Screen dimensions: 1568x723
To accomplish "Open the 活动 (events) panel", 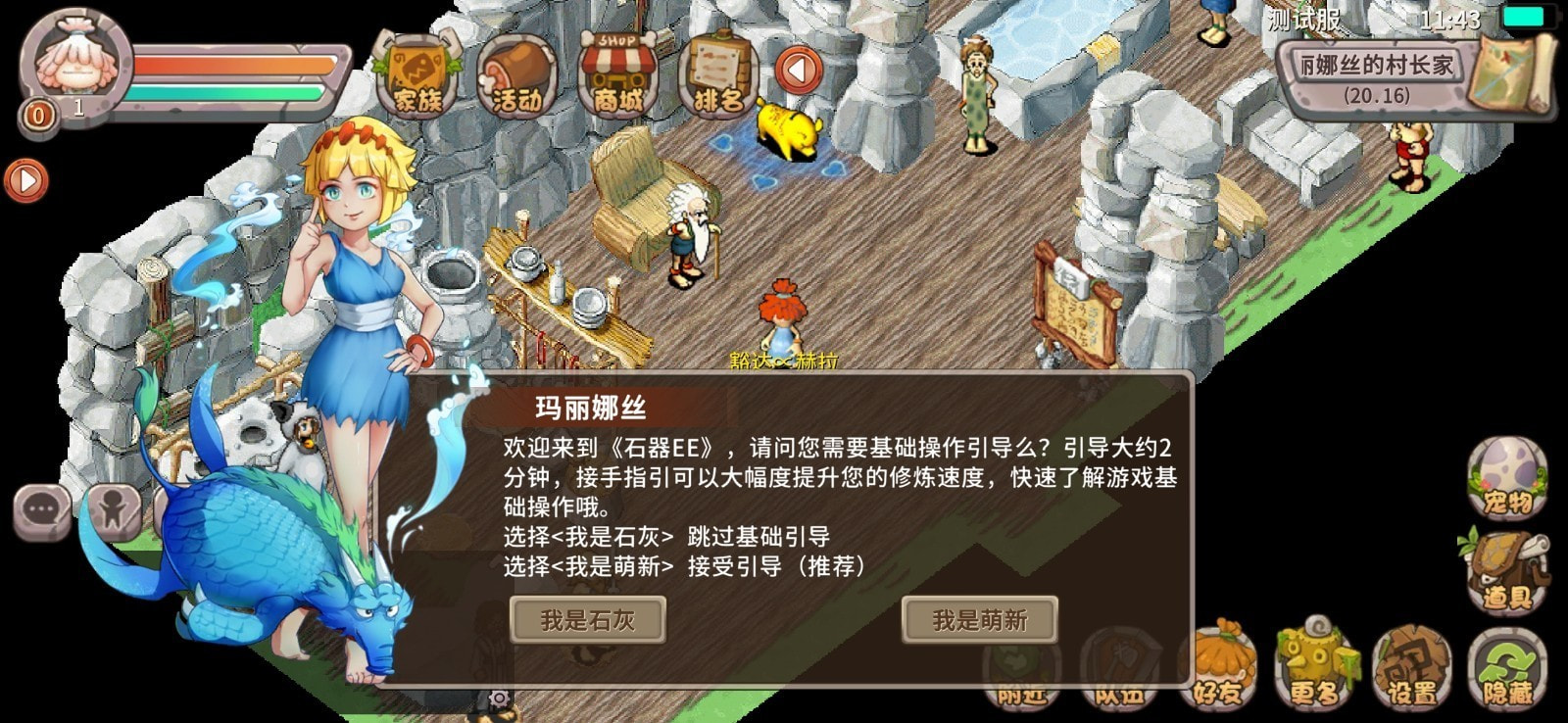I will pyautogui.click(x=519, y=71).
